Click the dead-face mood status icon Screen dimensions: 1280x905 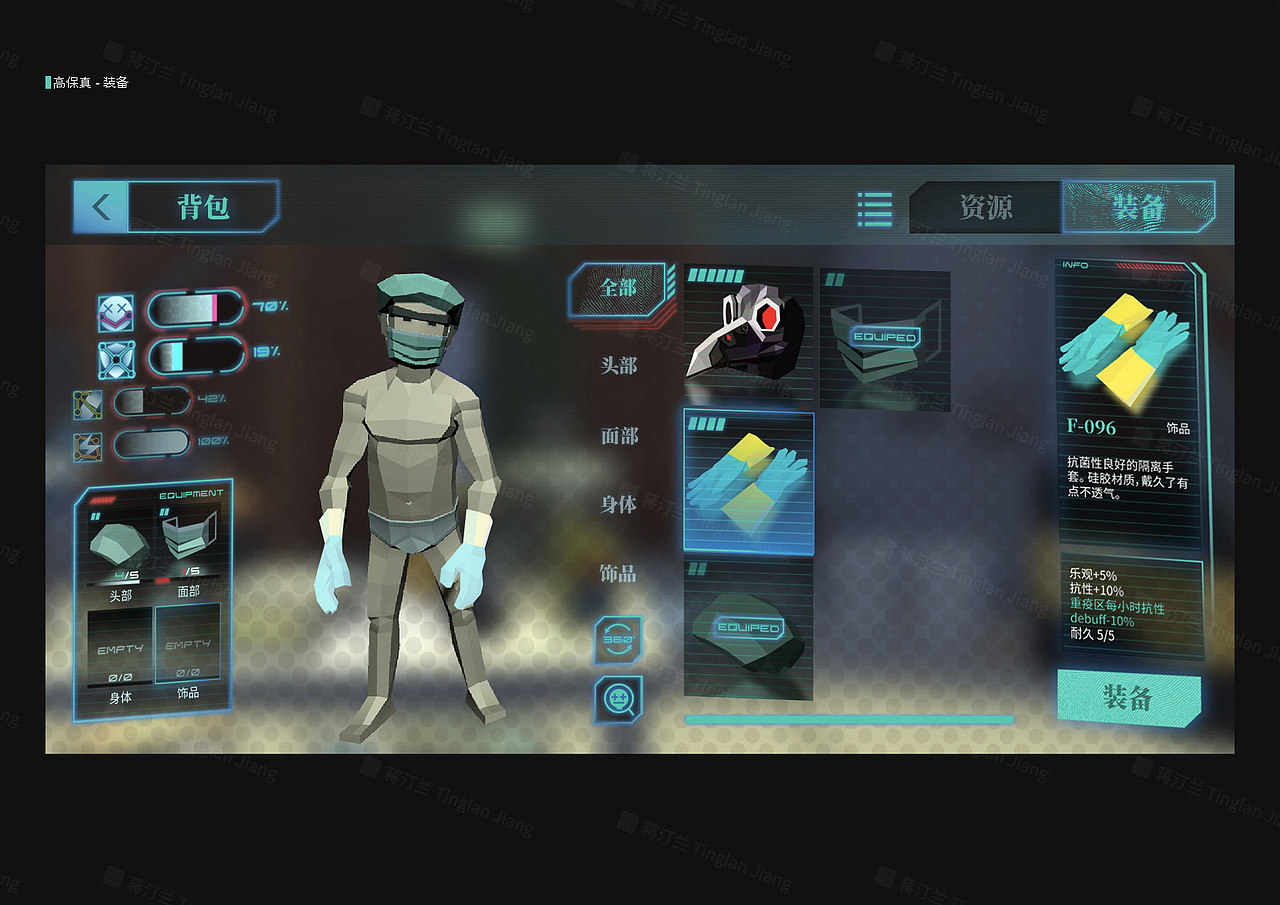pyautogui.click(x=118, y=313)
